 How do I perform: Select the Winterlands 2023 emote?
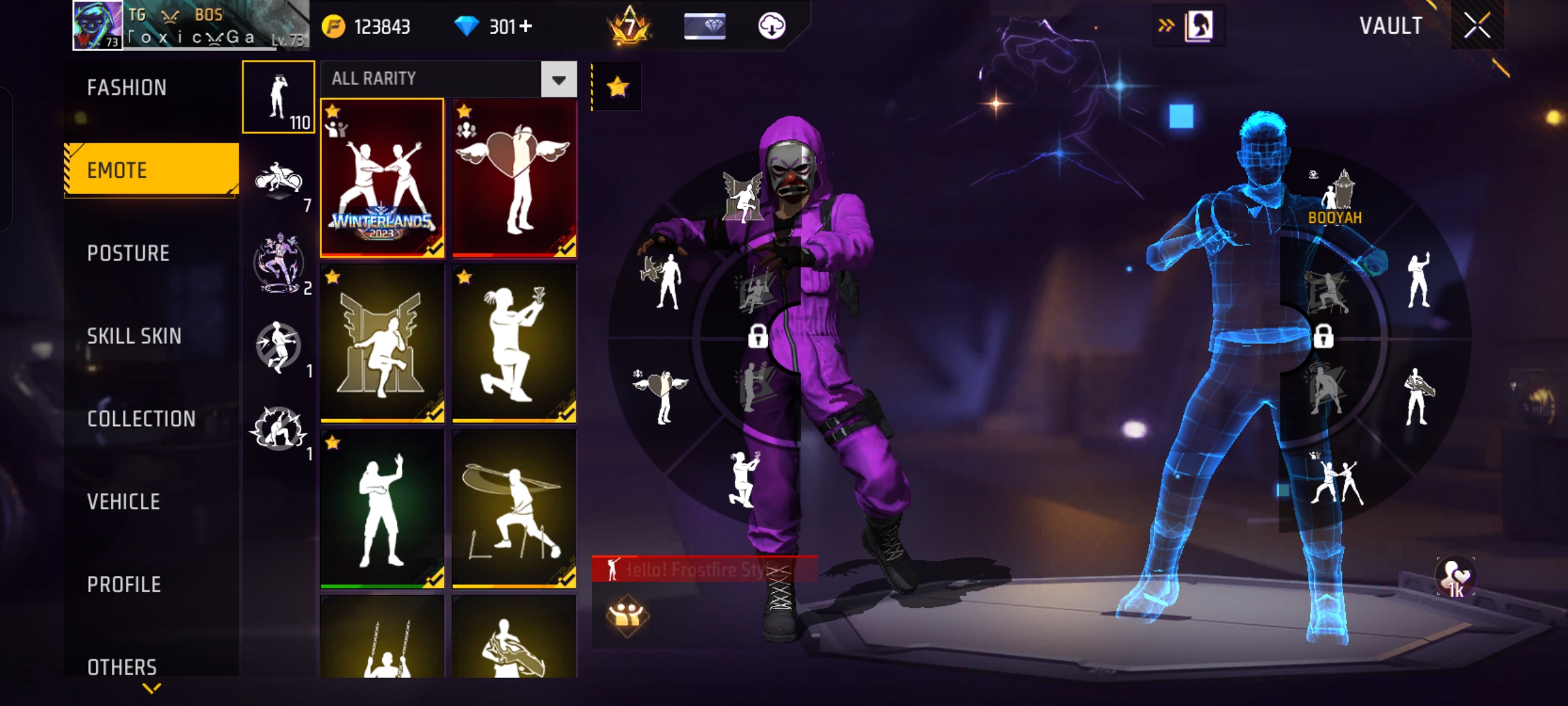382,177
